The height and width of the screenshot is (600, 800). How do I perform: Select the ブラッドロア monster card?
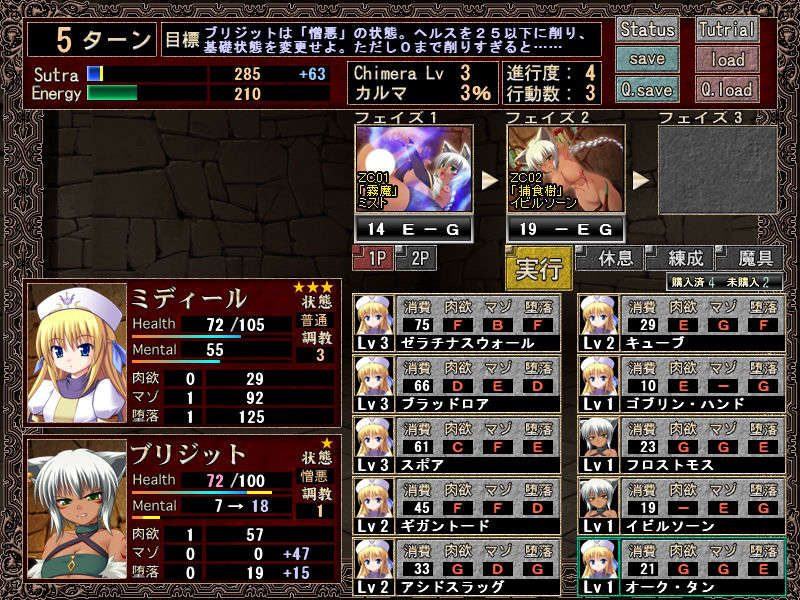coord(457,383)
